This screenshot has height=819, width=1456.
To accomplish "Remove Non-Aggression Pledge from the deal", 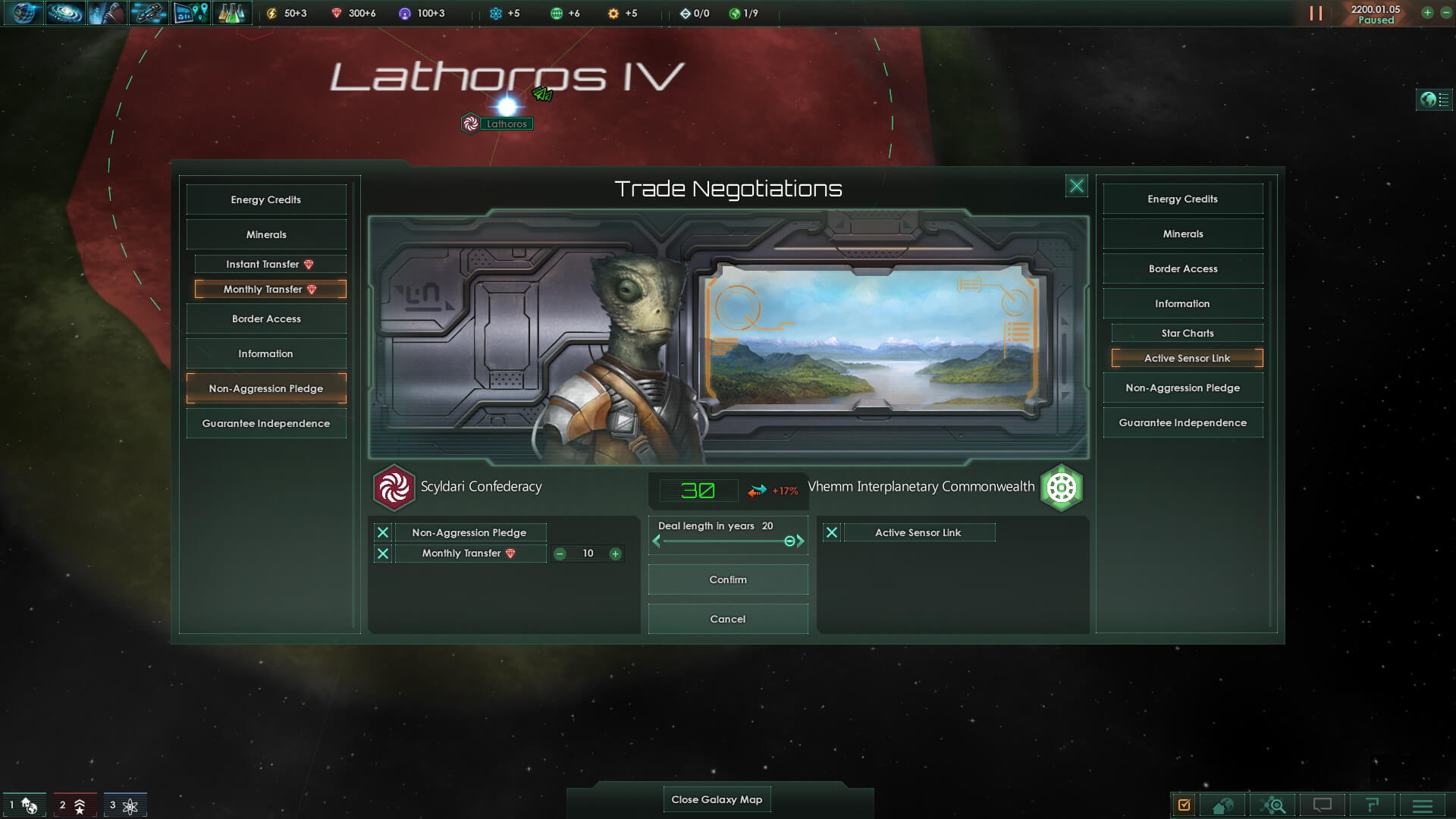I will pyautogui.click(x=383, y=532).
